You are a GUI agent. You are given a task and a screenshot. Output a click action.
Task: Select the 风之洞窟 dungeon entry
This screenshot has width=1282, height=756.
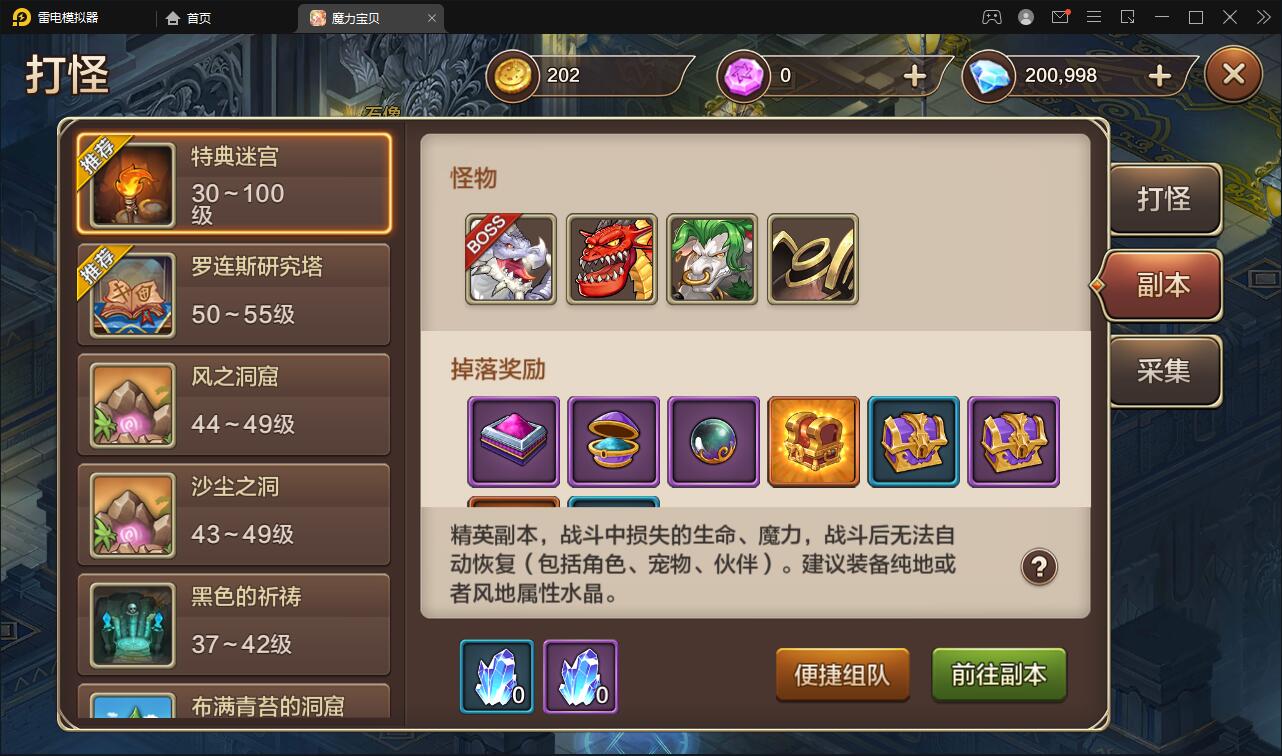click(x=234, y=404)
